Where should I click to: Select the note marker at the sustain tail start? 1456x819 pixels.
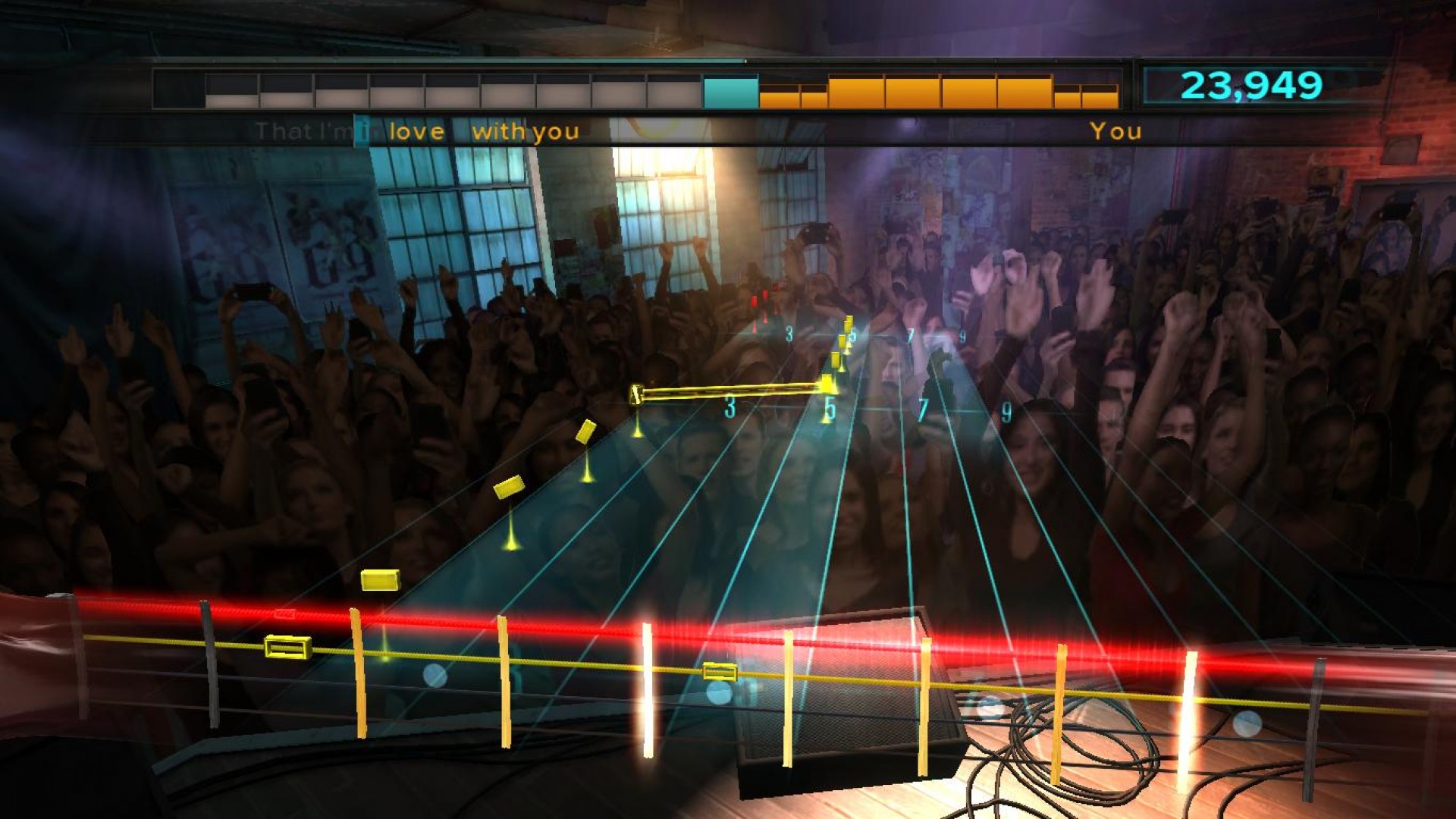click(x=636, y=394)
